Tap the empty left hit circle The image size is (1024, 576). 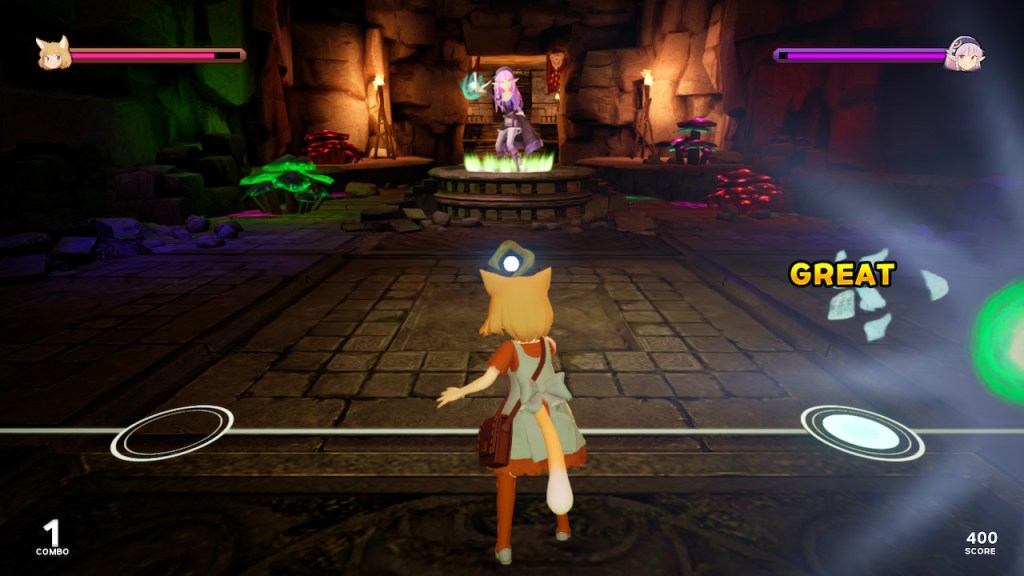(172, 433)
